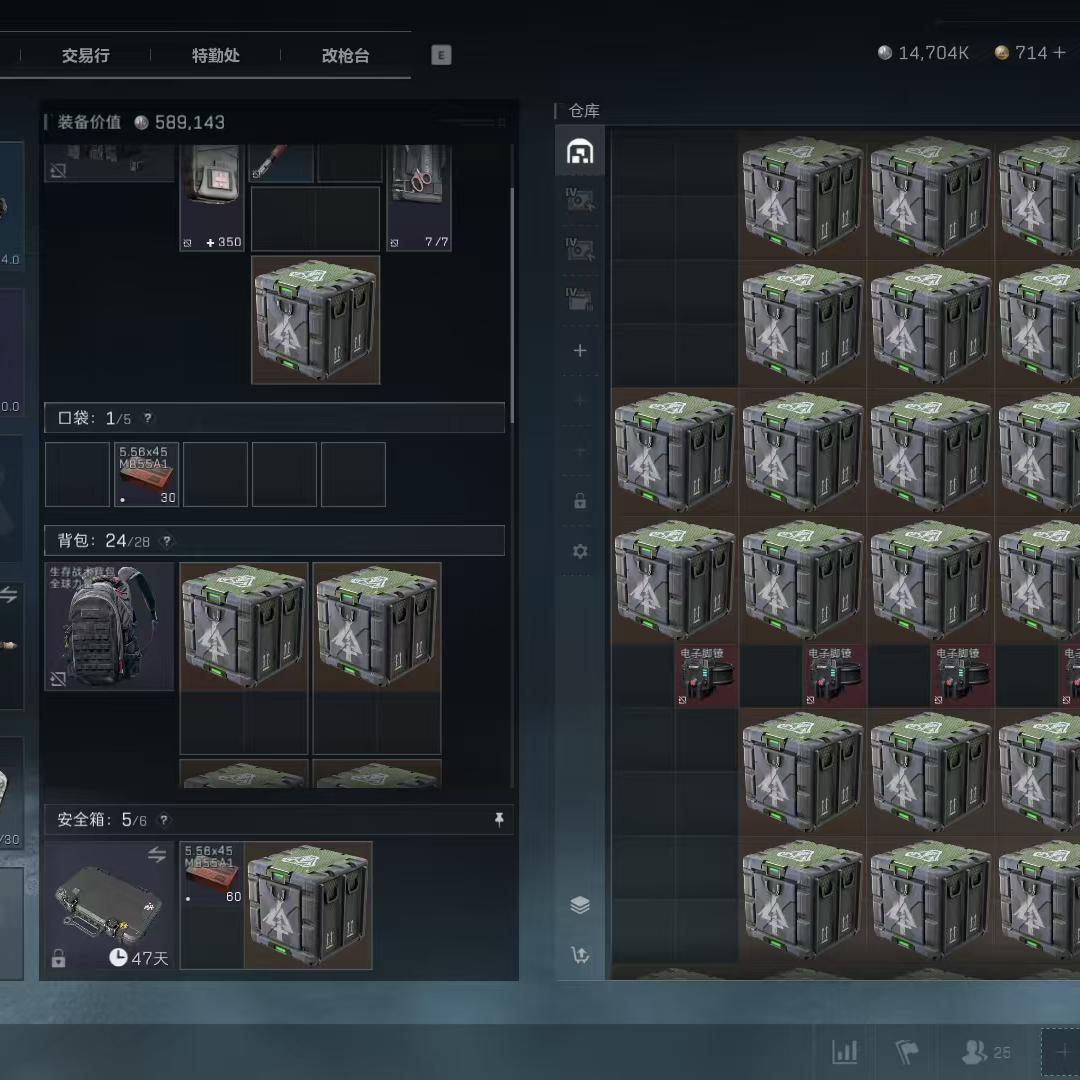This screenshot has height=1080, width=1080.
Task: Open the 交易行 tab
Action: tap(85, 56)
